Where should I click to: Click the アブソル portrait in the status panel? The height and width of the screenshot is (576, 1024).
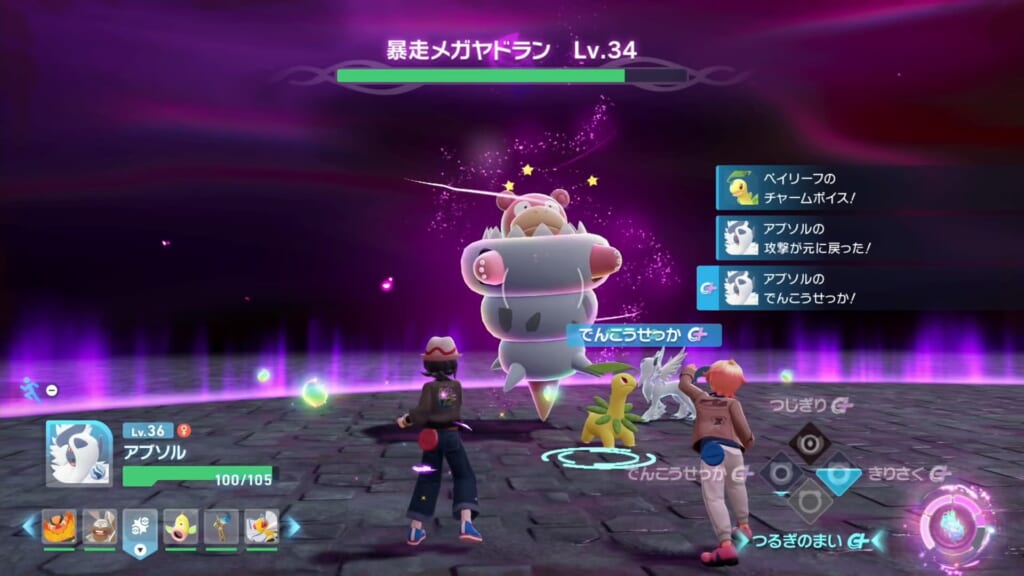(x=79, y=453)
